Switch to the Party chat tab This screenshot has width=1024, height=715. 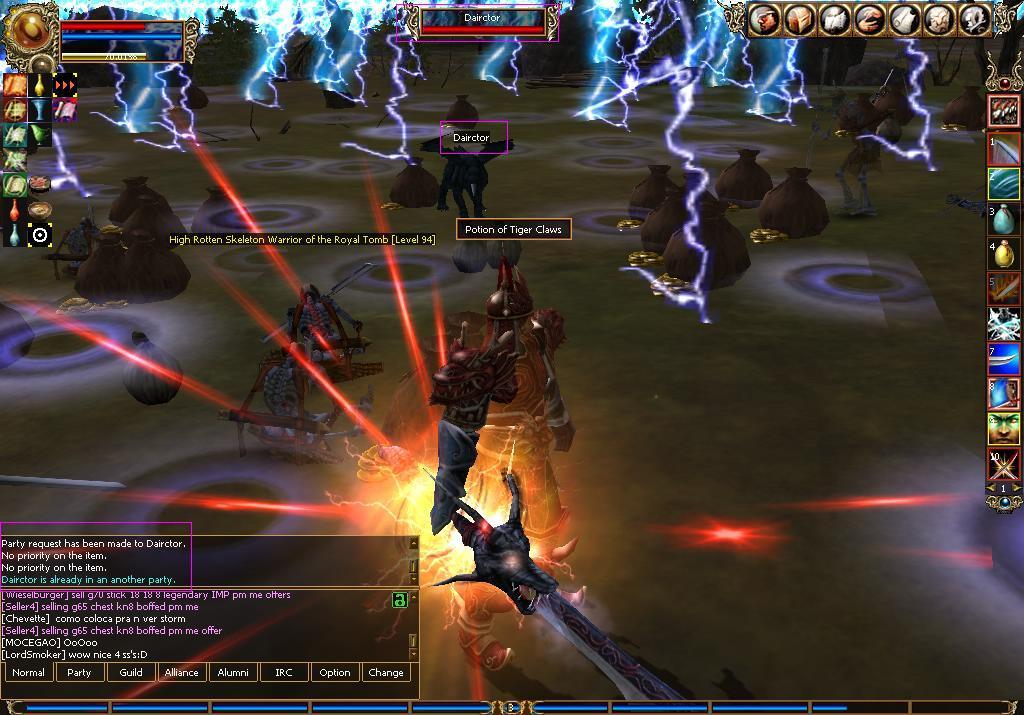[79, 673]
